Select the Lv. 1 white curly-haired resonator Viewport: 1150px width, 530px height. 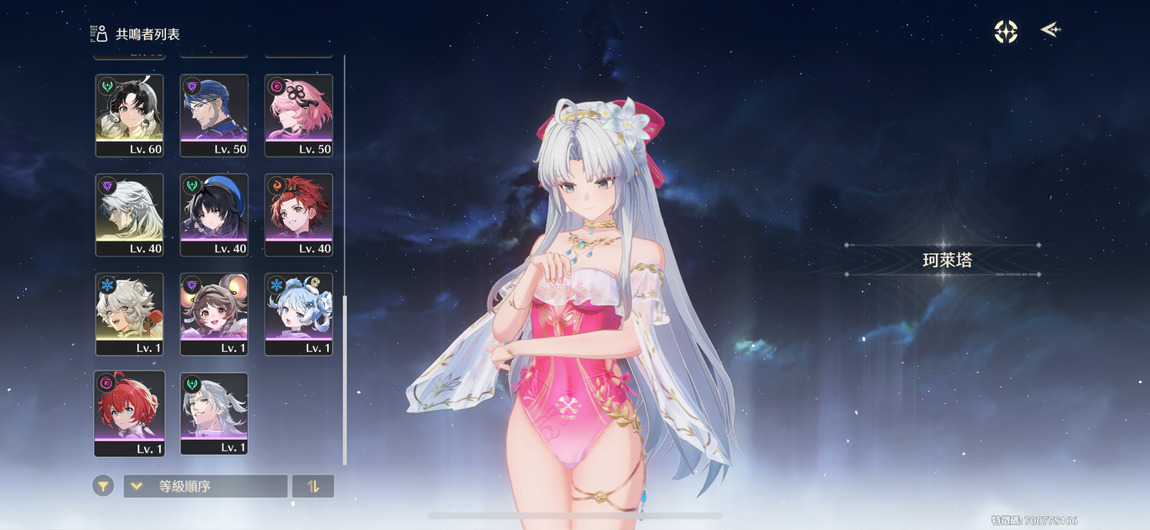point(130,313)
